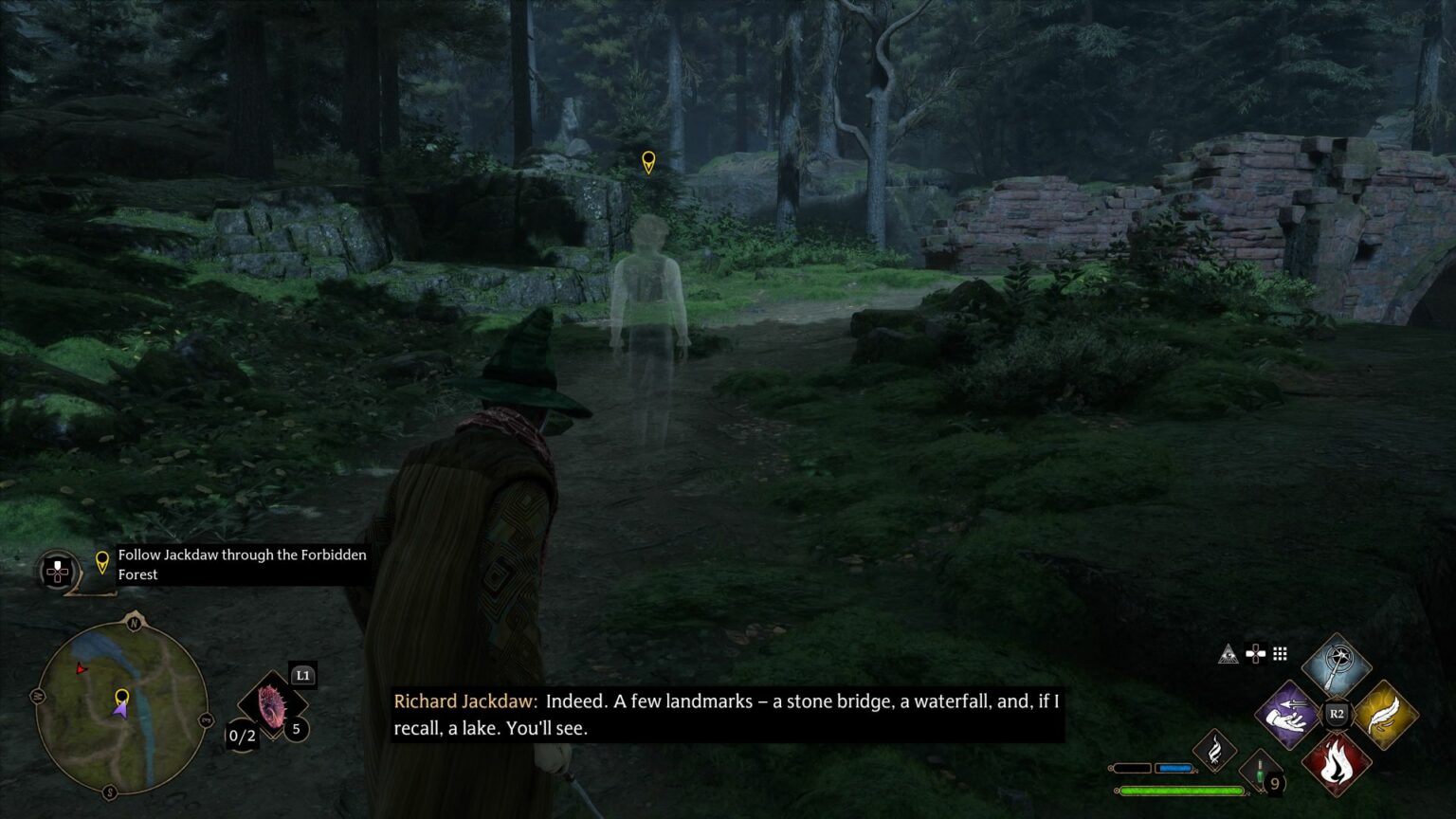
Task: Select the red arrow marker on minimap
Action: pos(82,669)
